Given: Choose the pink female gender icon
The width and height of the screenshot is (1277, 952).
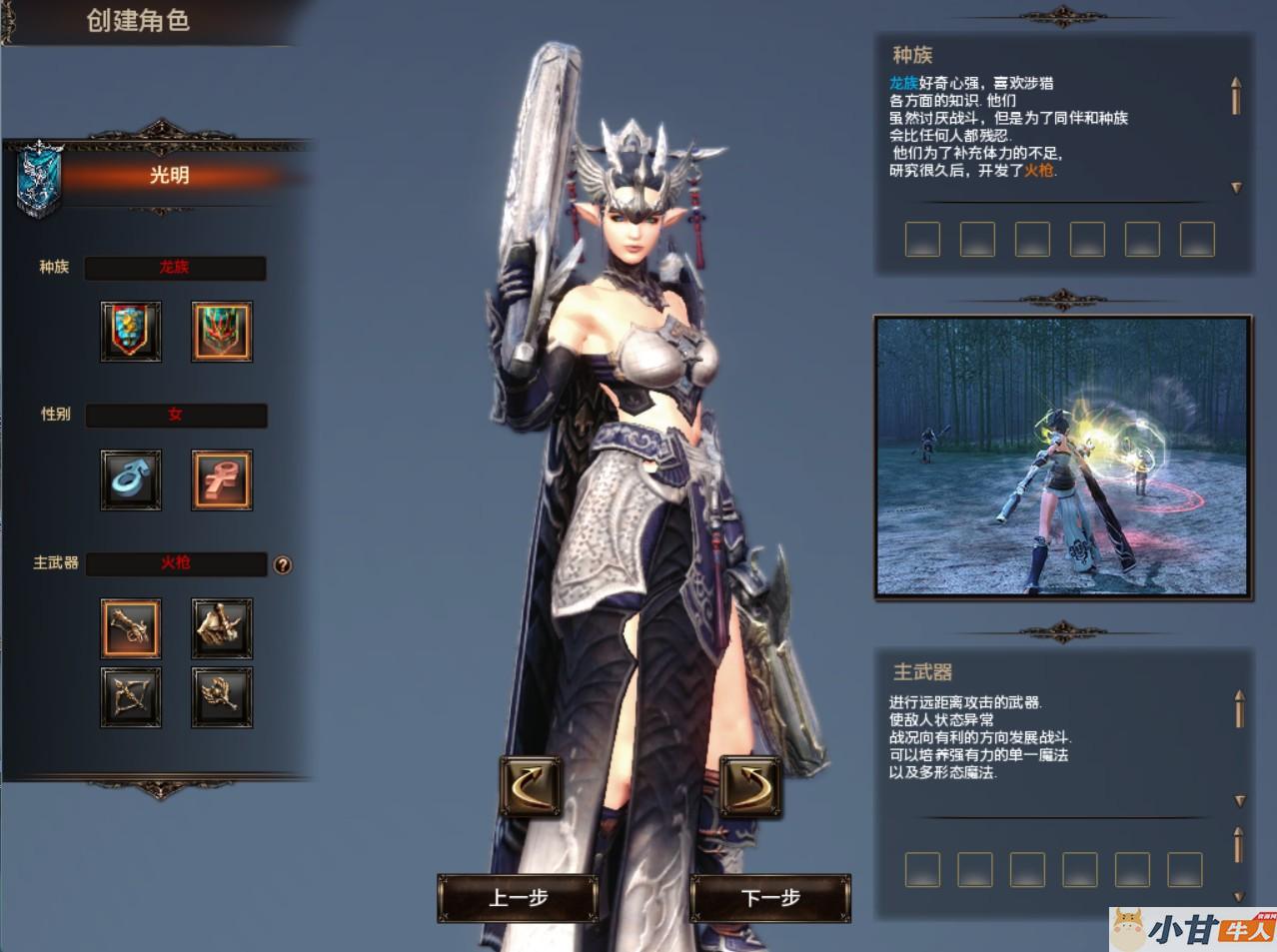Looking at the screenshot, I should [221, 479].
